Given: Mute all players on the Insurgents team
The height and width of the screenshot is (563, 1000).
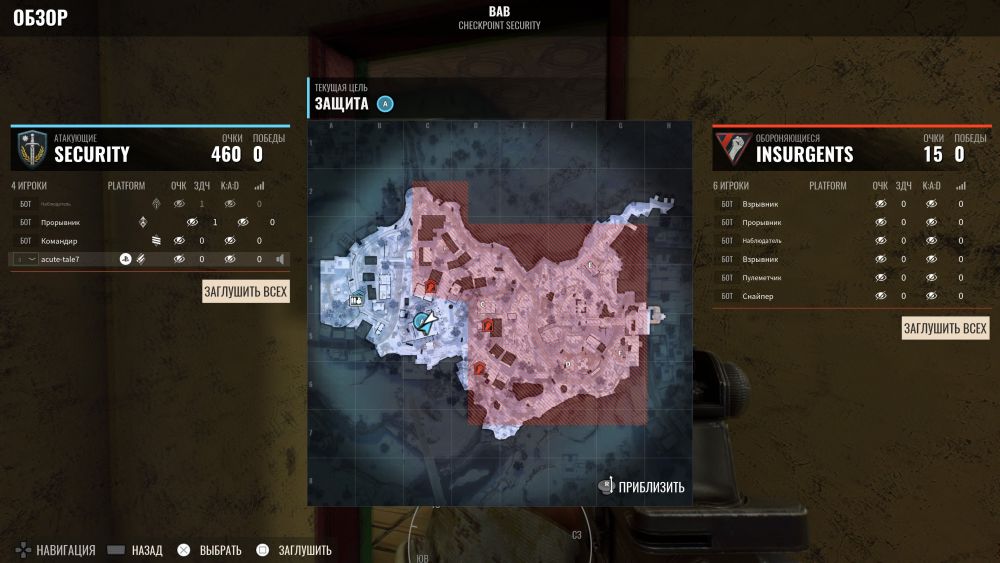Looking at the screenshot, I should pyautogui.click(x=945, y=328).
